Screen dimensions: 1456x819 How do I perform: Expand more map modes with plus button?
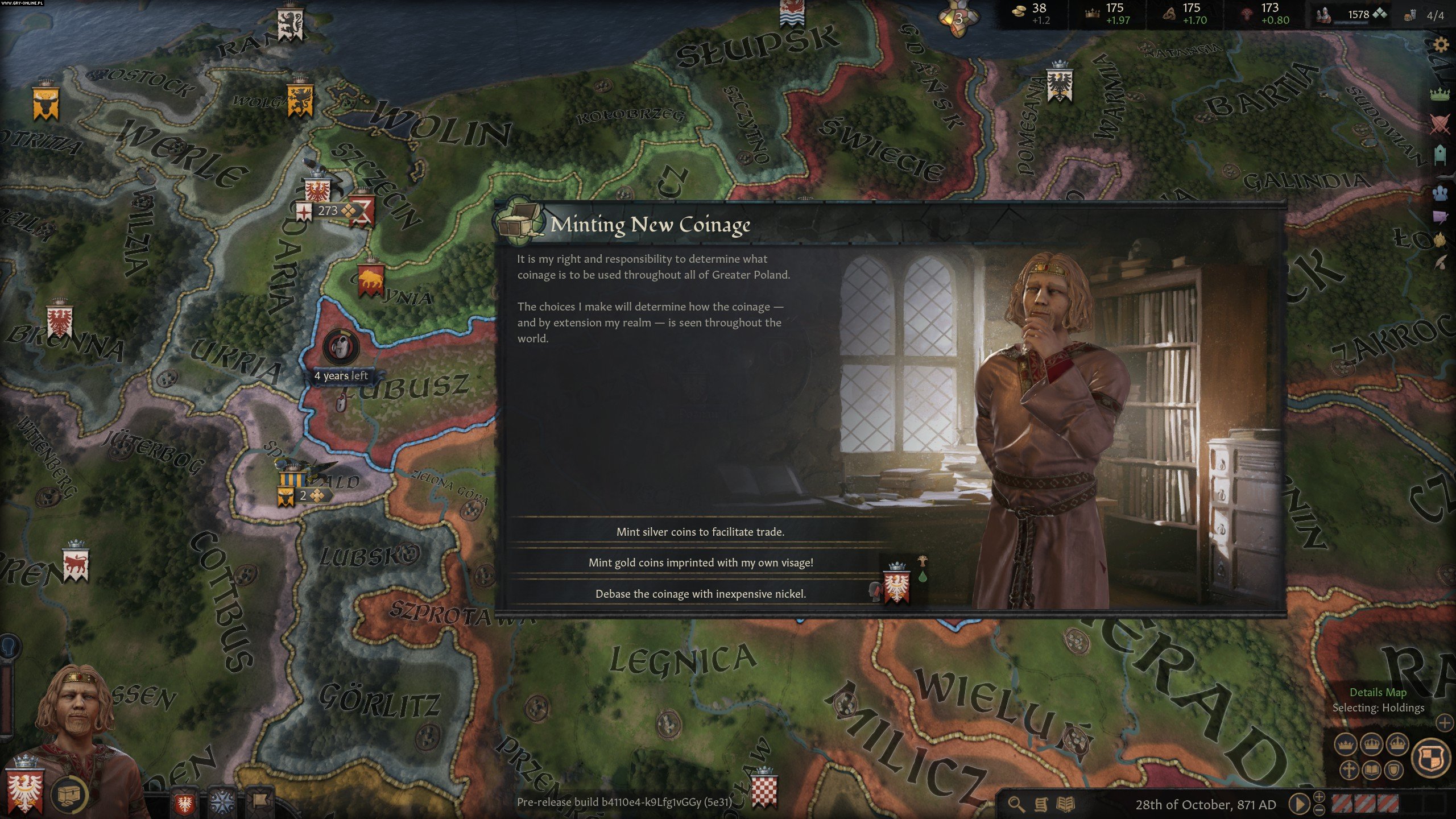1445,723
